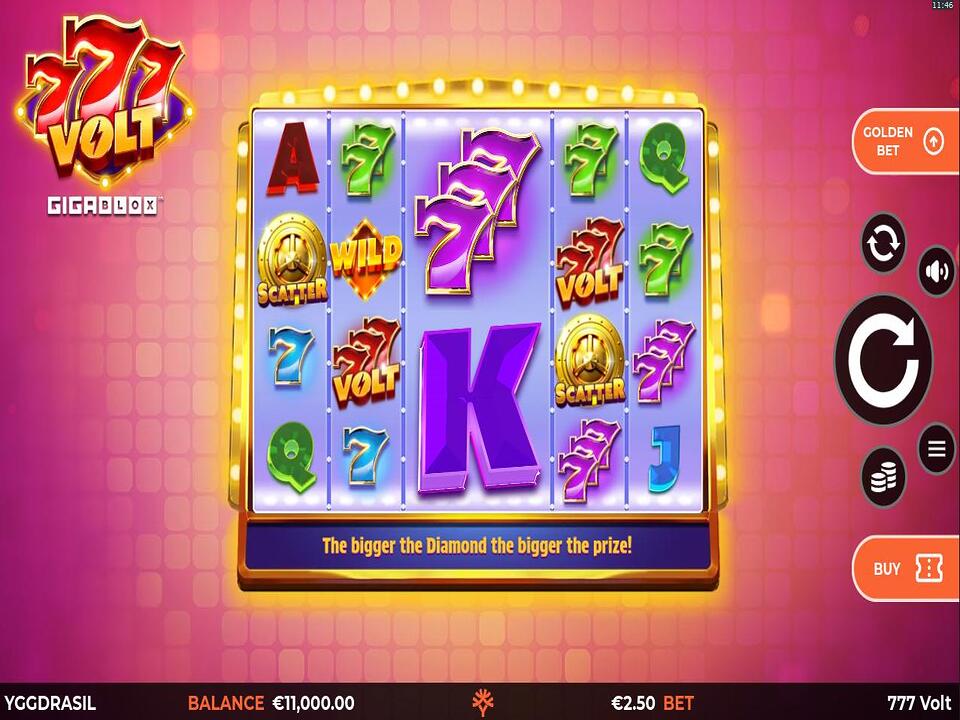Click the Buy bonus button

tap(904, 568)
